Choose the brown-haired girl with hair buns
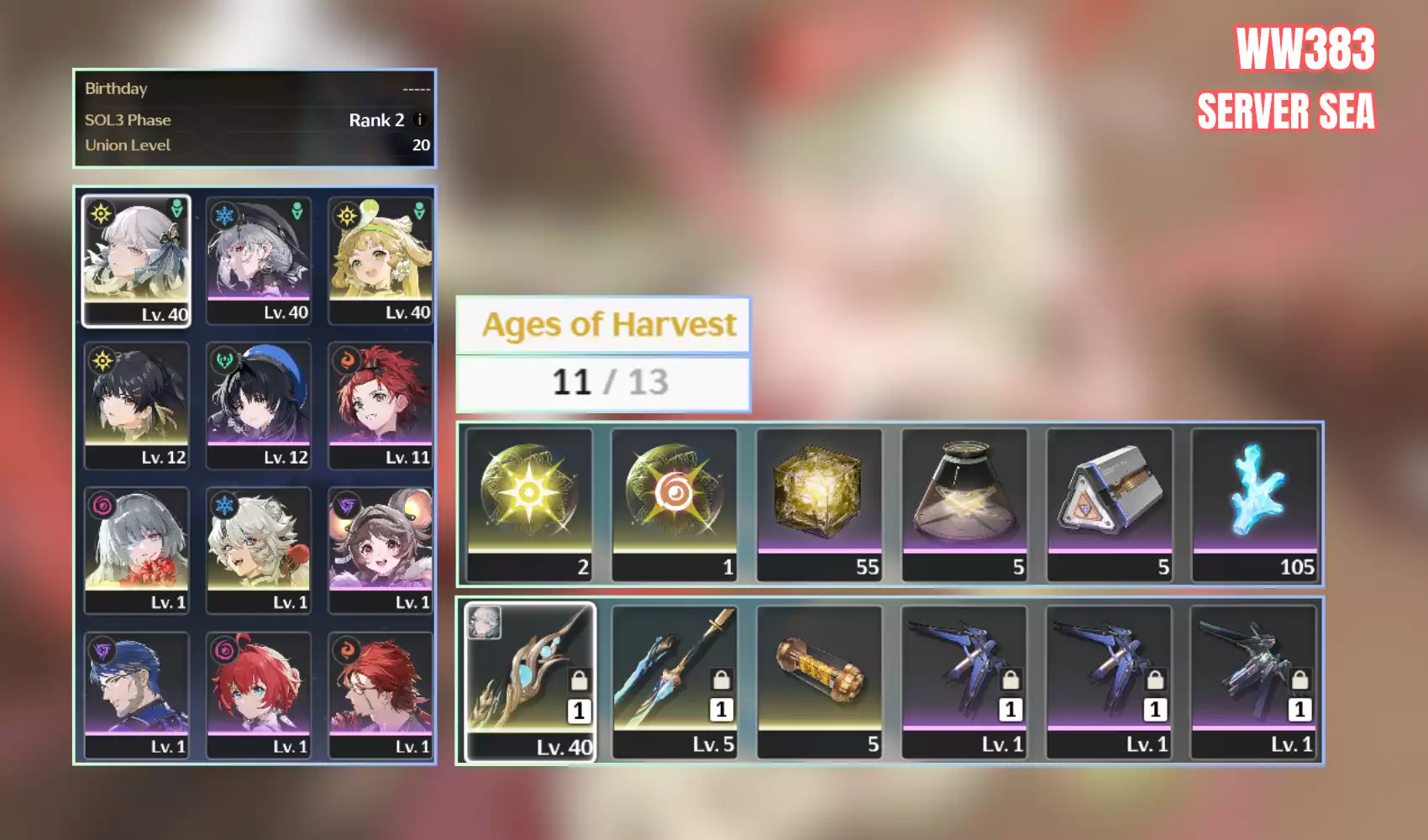This screenshot has width=1428, height=840. [x=381, y=550]
